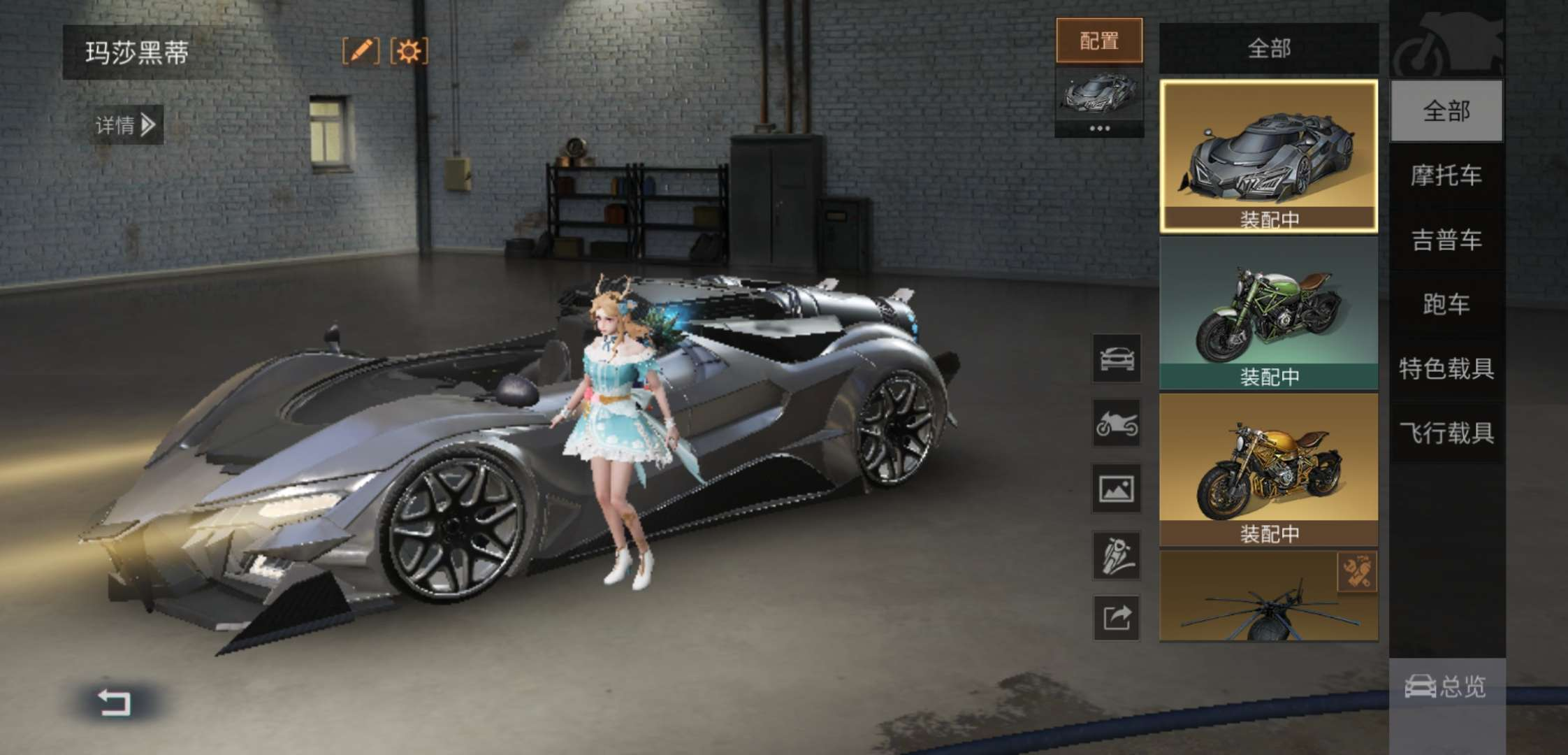Open the gear settings icon by the name
Image resolution: width=1568 pixels, height=755 pixels.
(409, 51)
